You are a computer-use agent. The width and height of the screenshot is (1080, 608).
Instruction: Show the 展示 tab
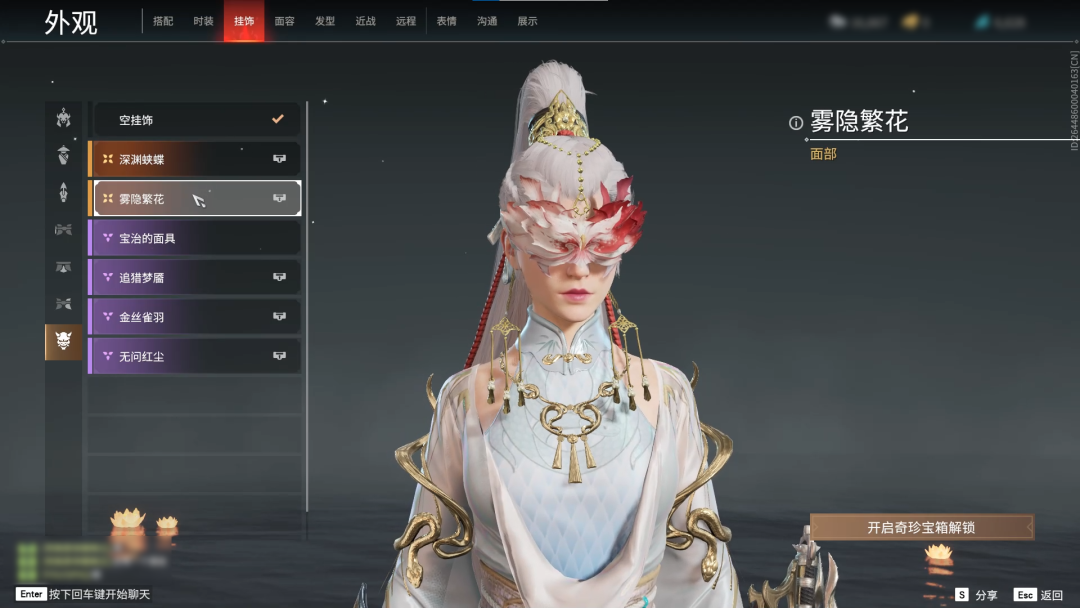pos(527,21)
